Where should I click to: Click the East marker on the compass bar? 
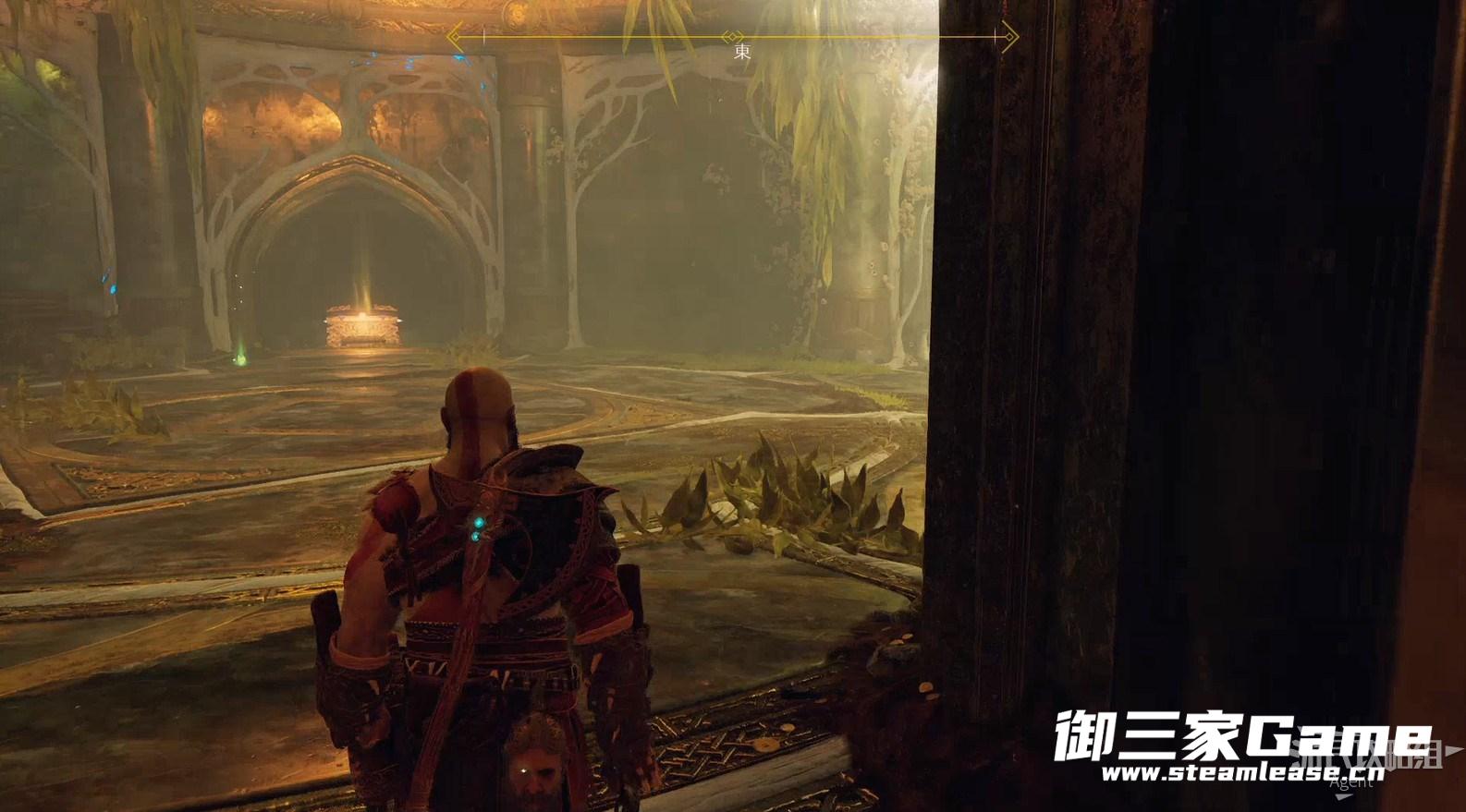click(741, 51)
